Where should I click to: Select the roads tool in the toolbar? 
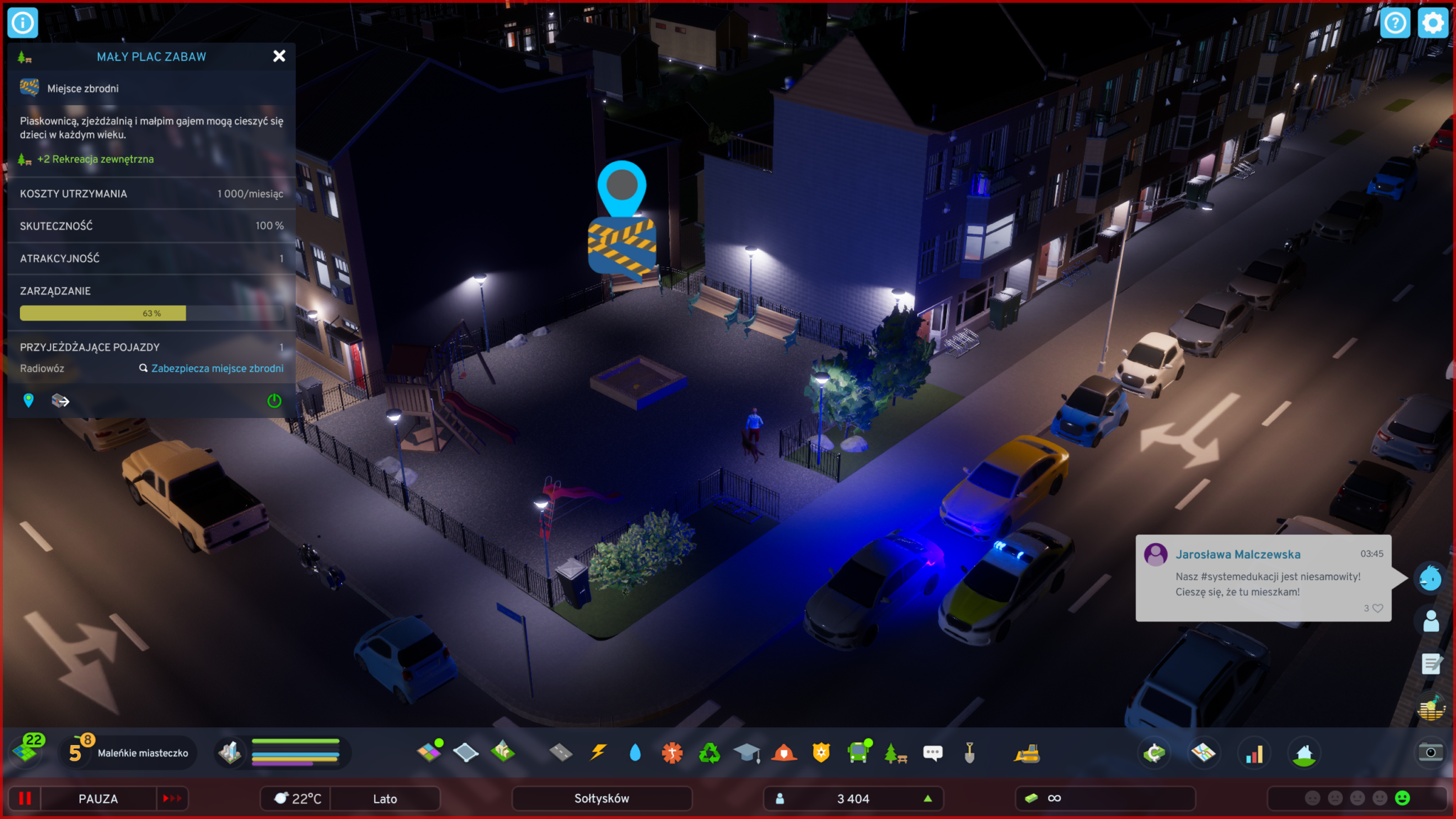coord(561,752)
